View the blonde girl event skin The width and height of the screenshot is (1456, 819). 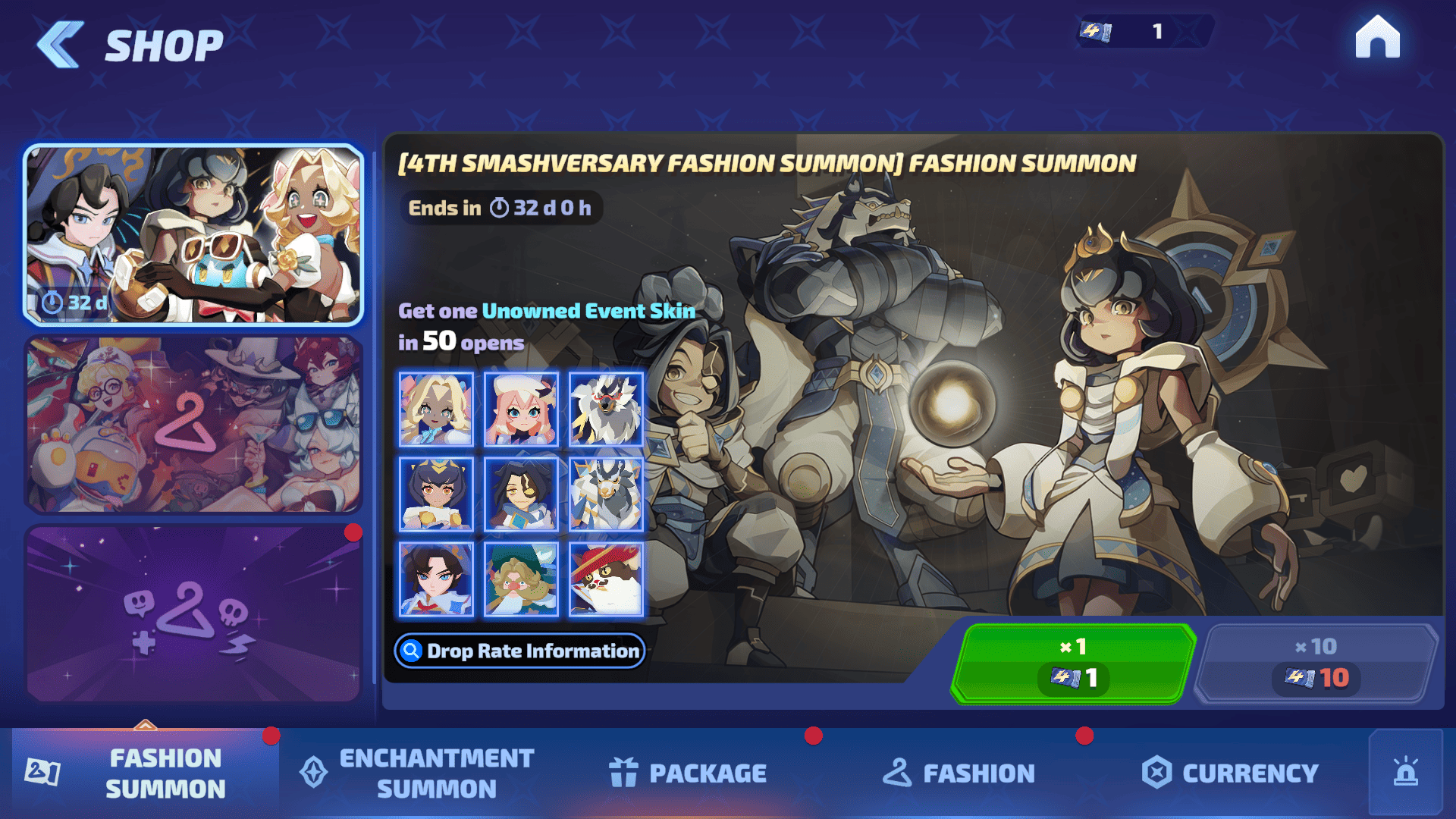[x=436, y=409]
